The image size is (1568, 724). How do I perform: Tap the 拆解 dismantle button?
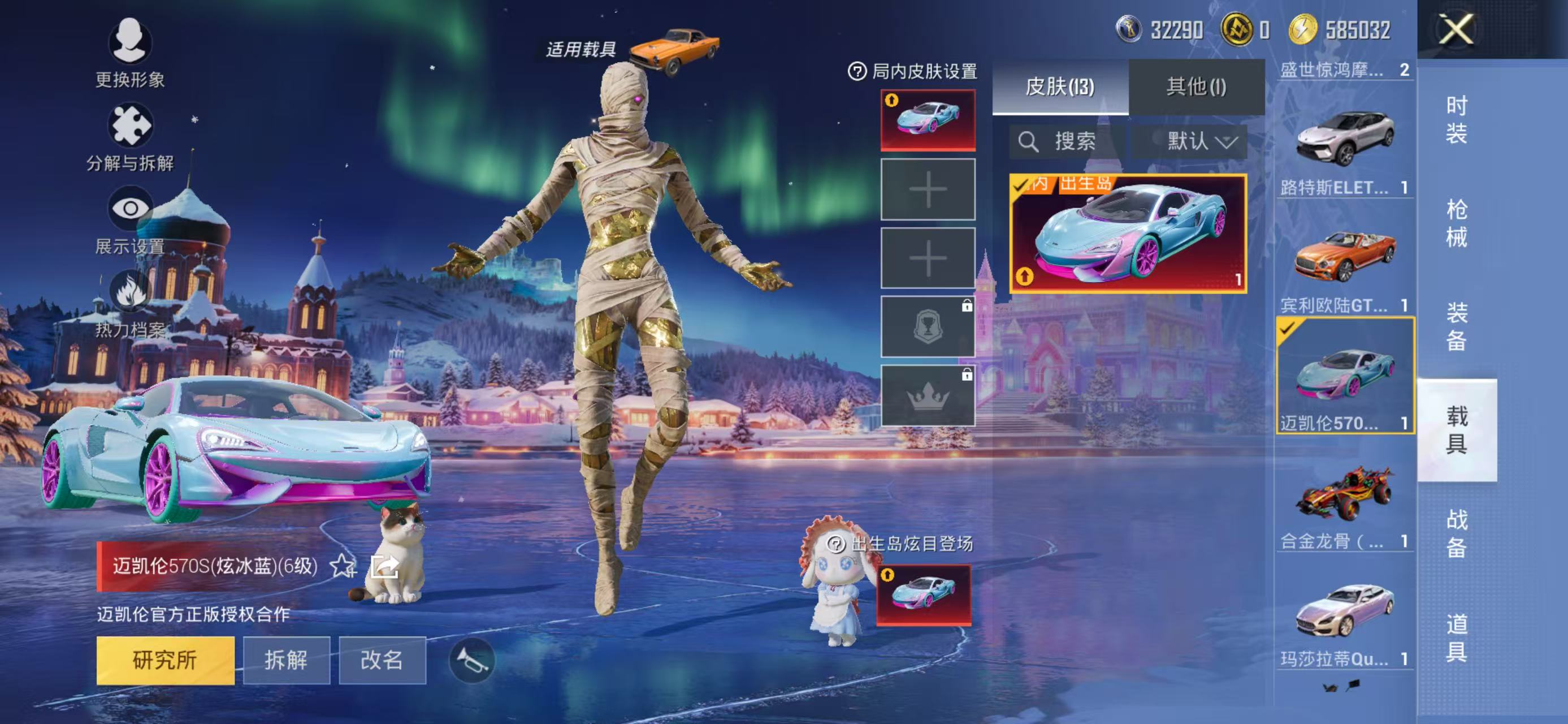point(286,660)
